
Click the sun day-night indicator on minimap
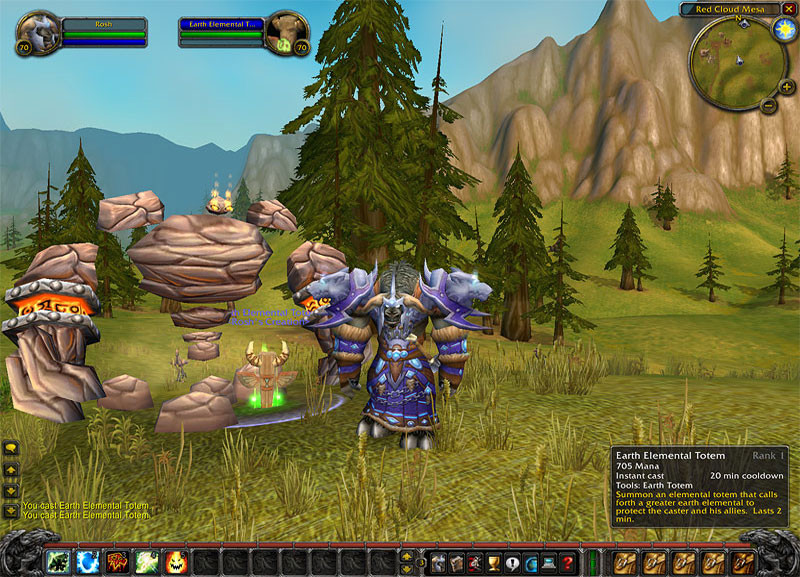[x=781, y=29]
